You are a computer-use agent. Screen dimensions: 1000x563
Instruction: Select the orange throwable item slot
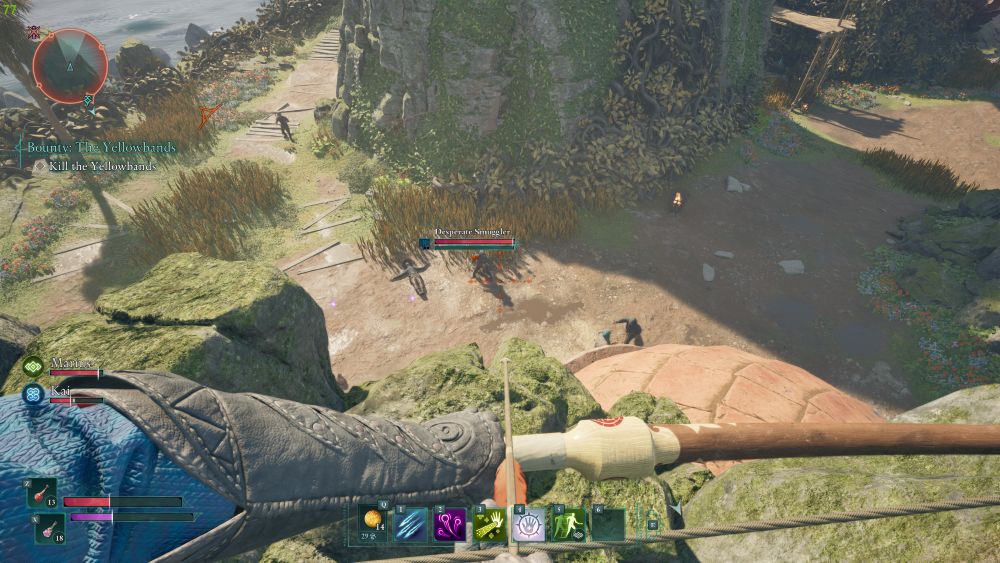pos(373,523)
